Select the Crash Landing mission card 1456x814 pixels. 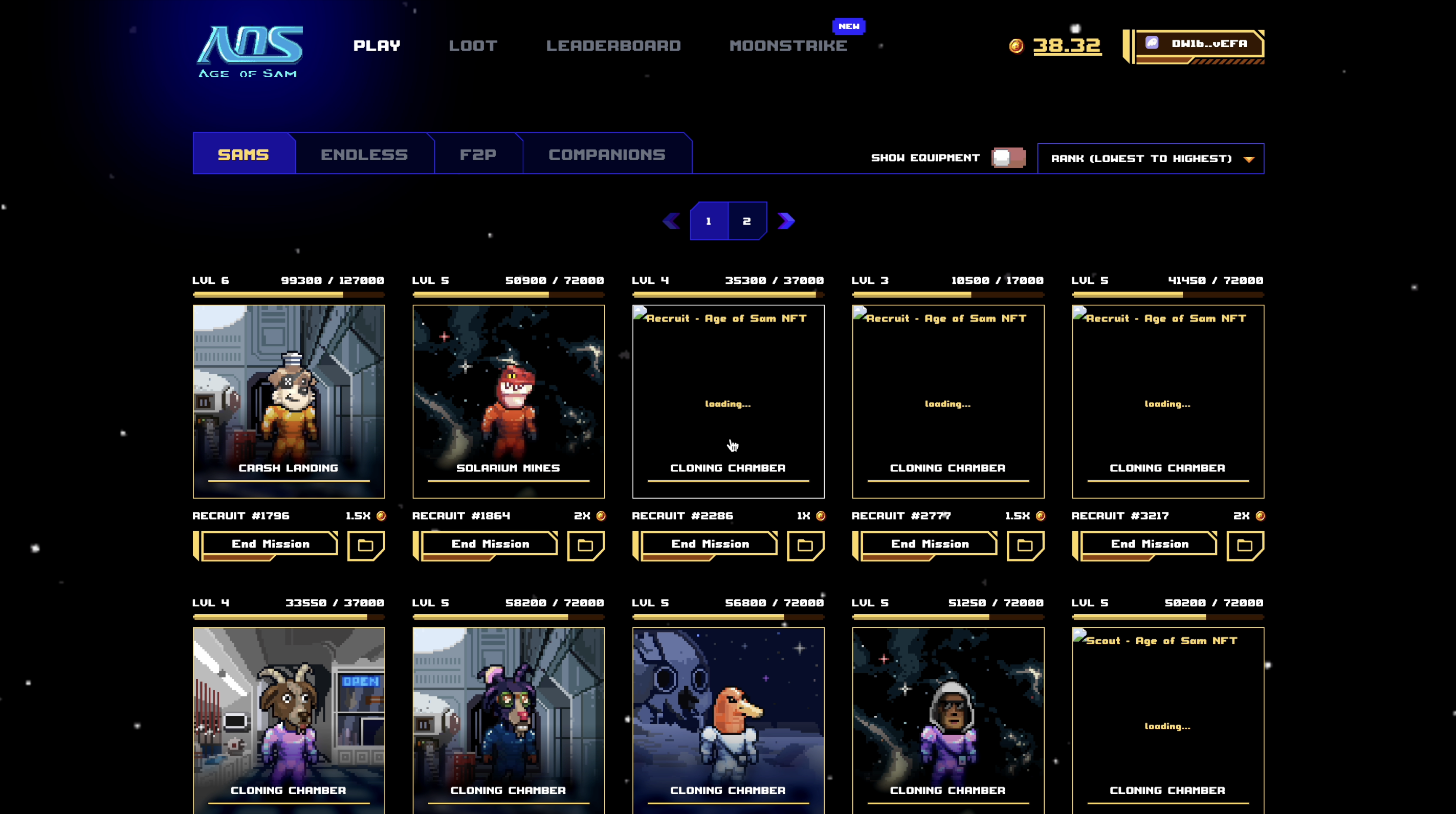tap(288, 402)
